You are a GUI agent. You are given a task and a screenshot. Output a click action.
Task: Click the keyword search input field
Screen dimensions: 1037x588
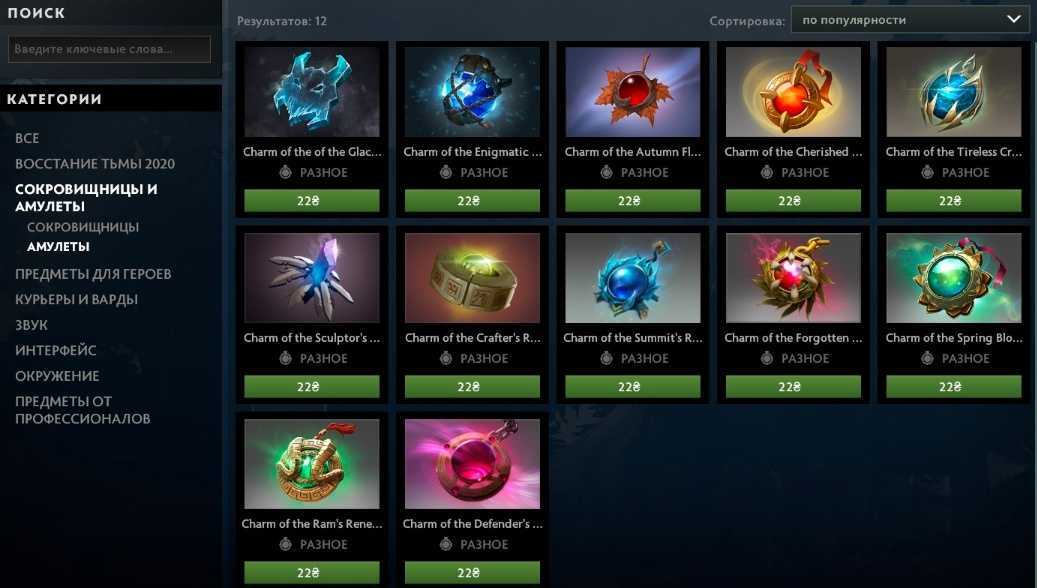tap(109, 49)
